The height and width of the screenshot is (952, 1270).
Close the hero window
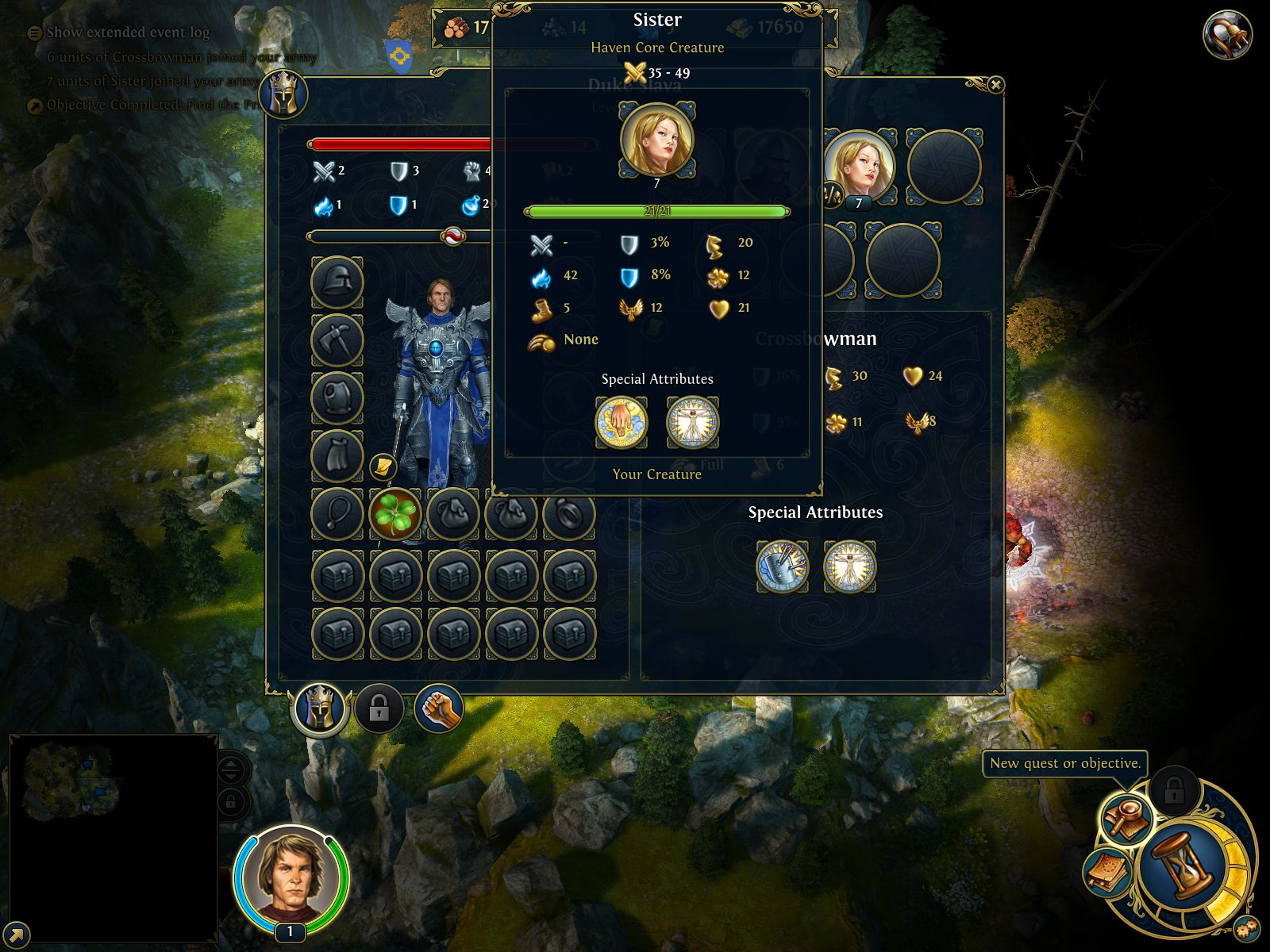click(x=995, y=85)
